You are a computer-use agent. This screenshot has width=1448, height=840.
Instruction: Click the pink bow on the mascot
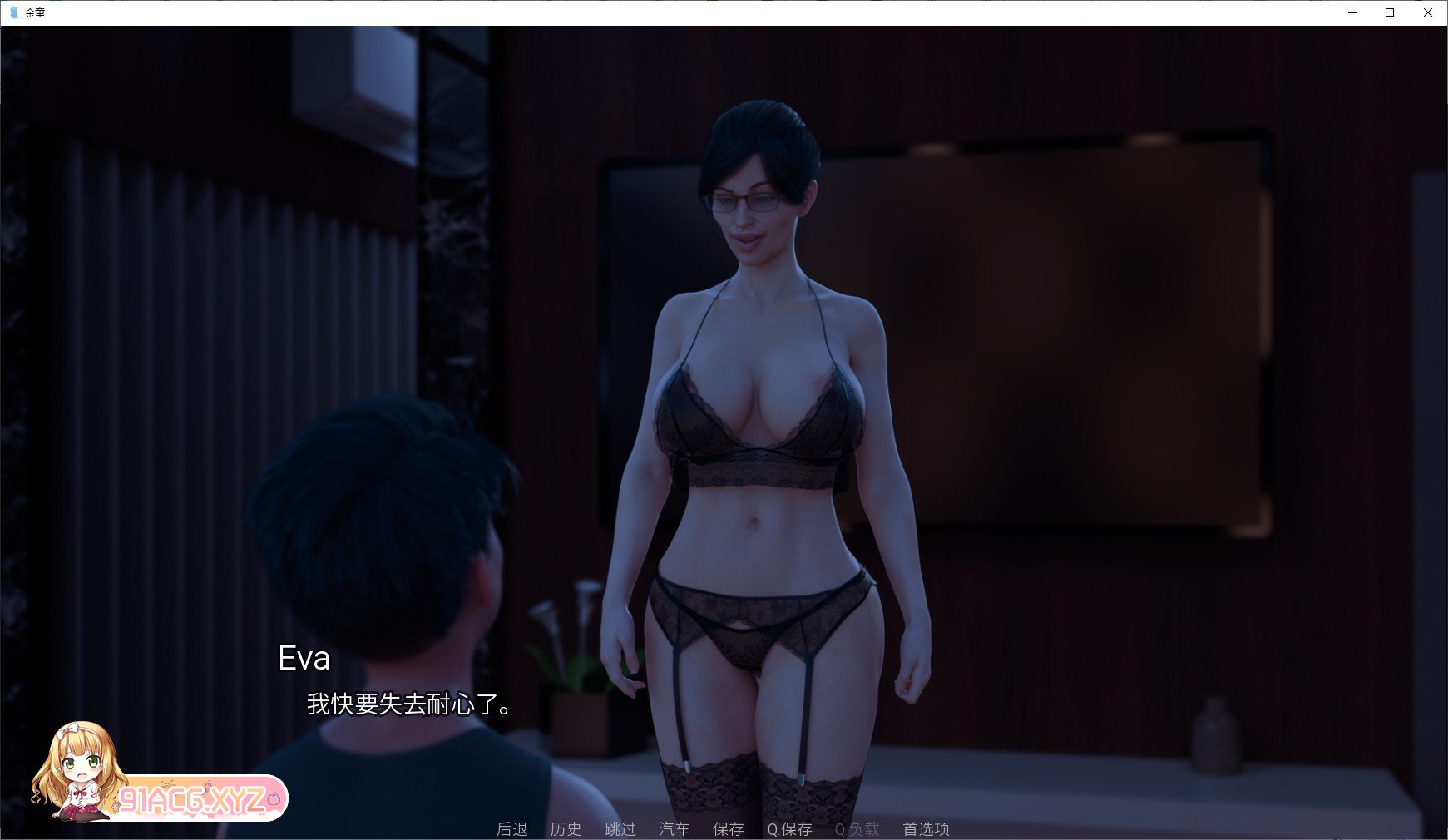70,732
